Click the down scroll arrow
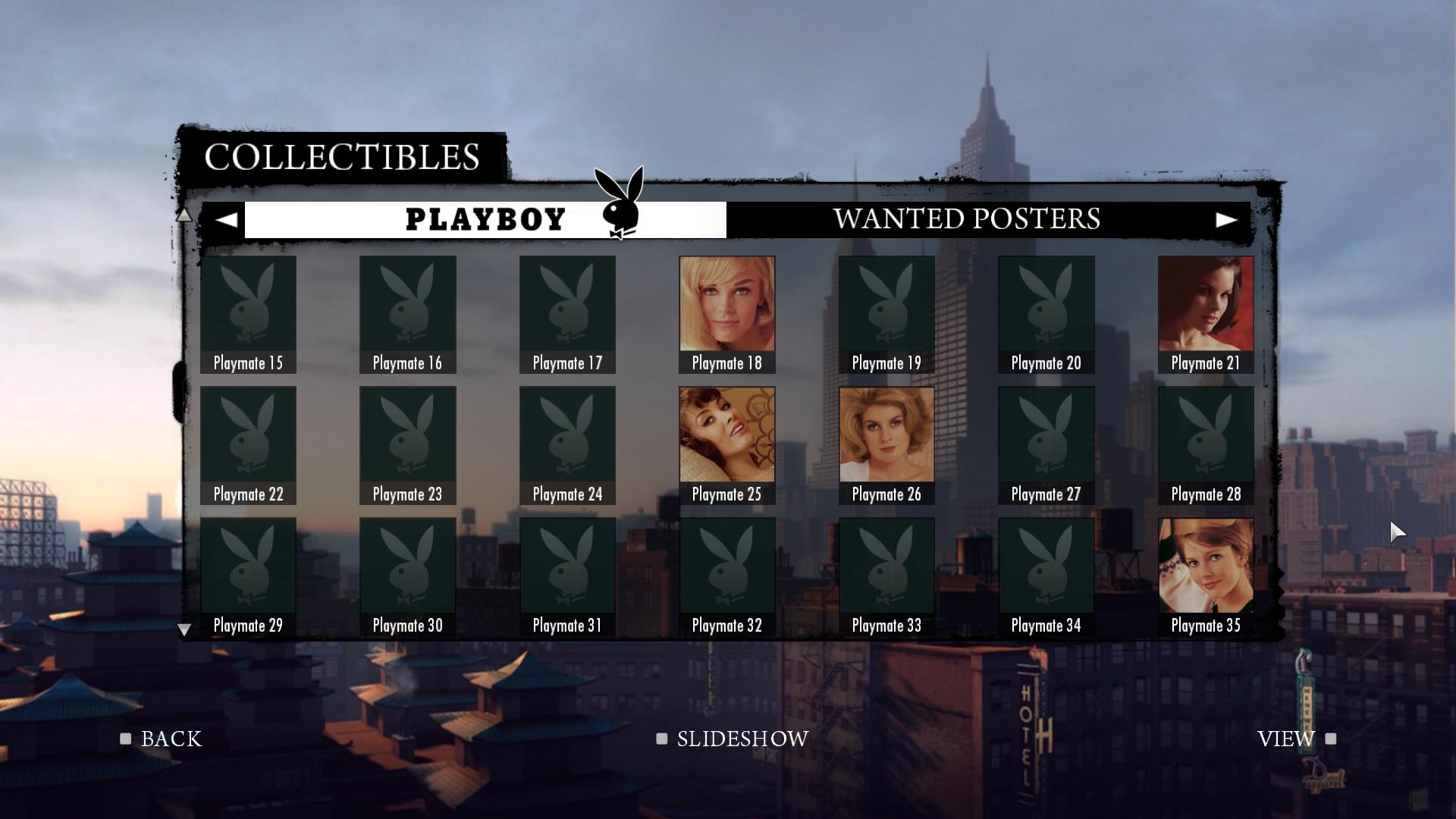 [x=184, y=629]
